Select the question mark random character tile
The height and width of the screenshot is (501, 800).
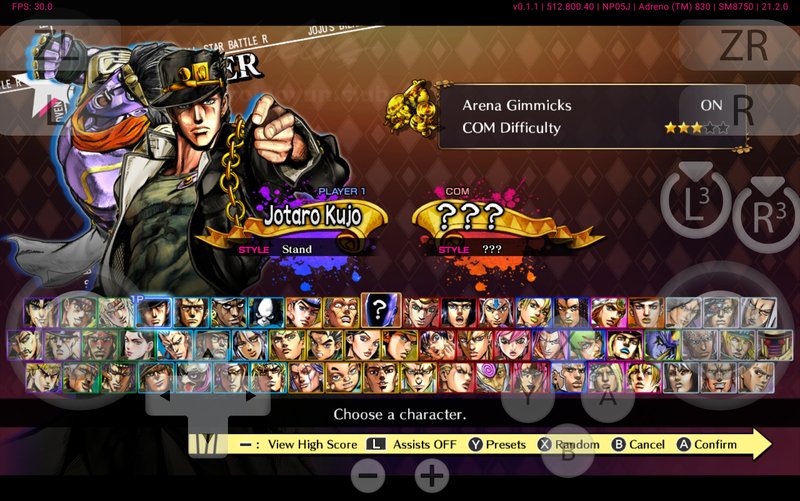380,311
